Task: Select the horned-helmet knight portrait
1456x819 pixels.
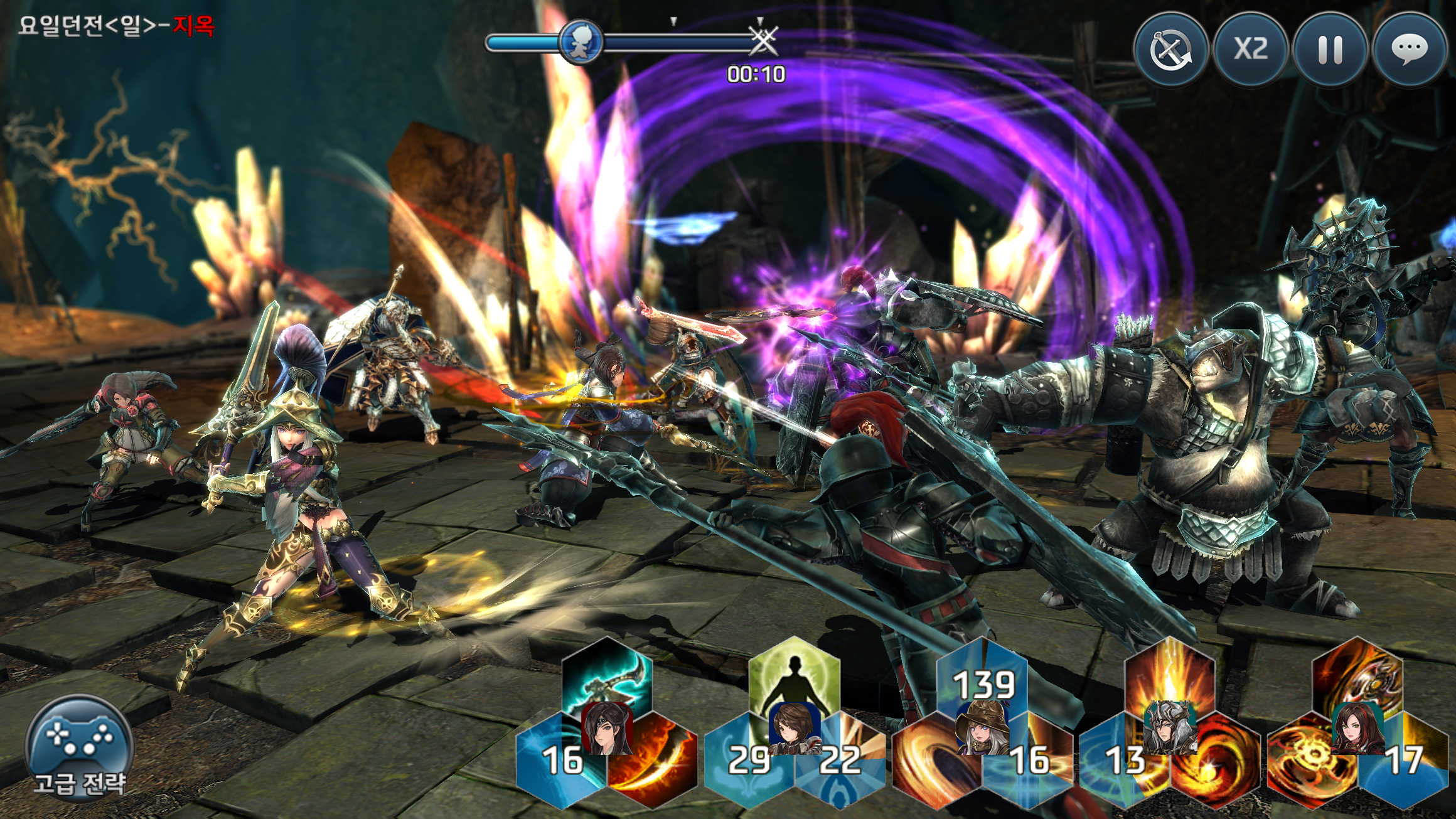Action: (1170, 728)
